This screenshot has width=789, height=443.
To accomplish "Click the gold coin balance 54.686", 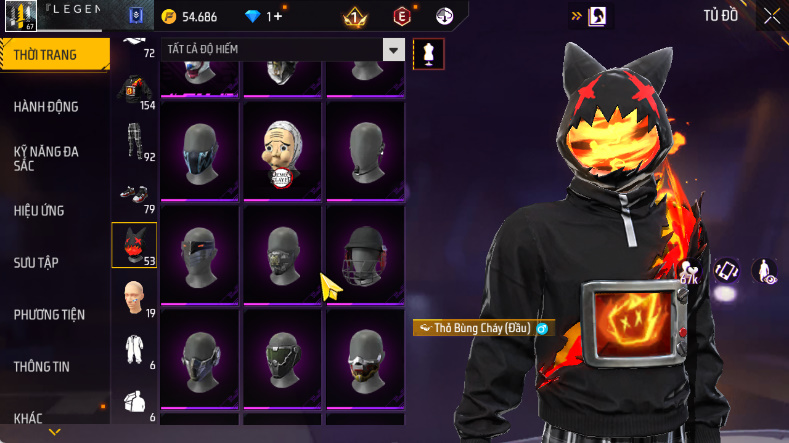I will coord(189,17).
